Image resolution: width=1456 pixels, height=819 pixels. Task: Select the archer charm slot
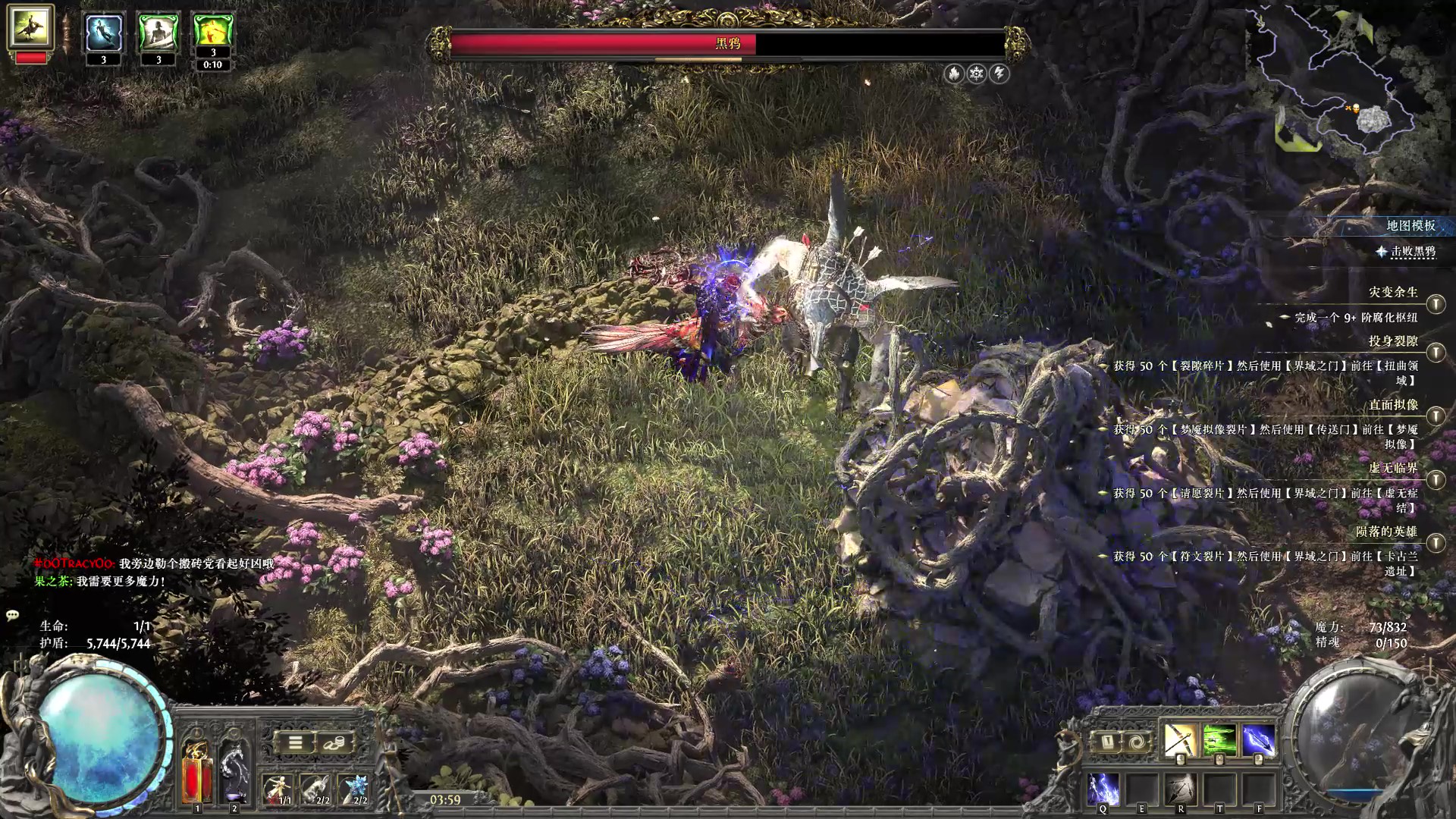coord(278,789)
